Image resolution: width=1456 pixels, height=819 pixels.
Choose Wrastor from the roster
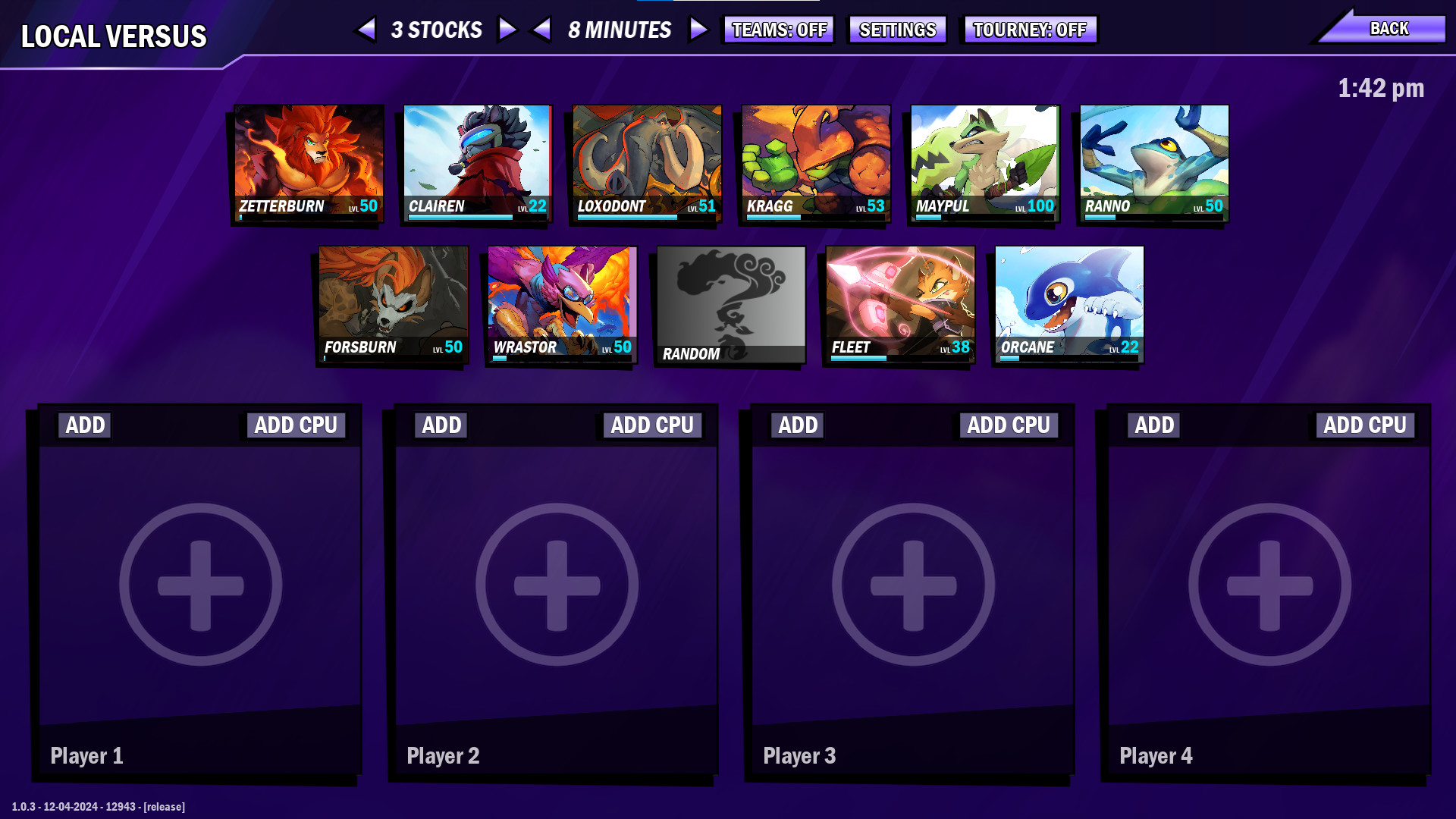click(561, 302)
